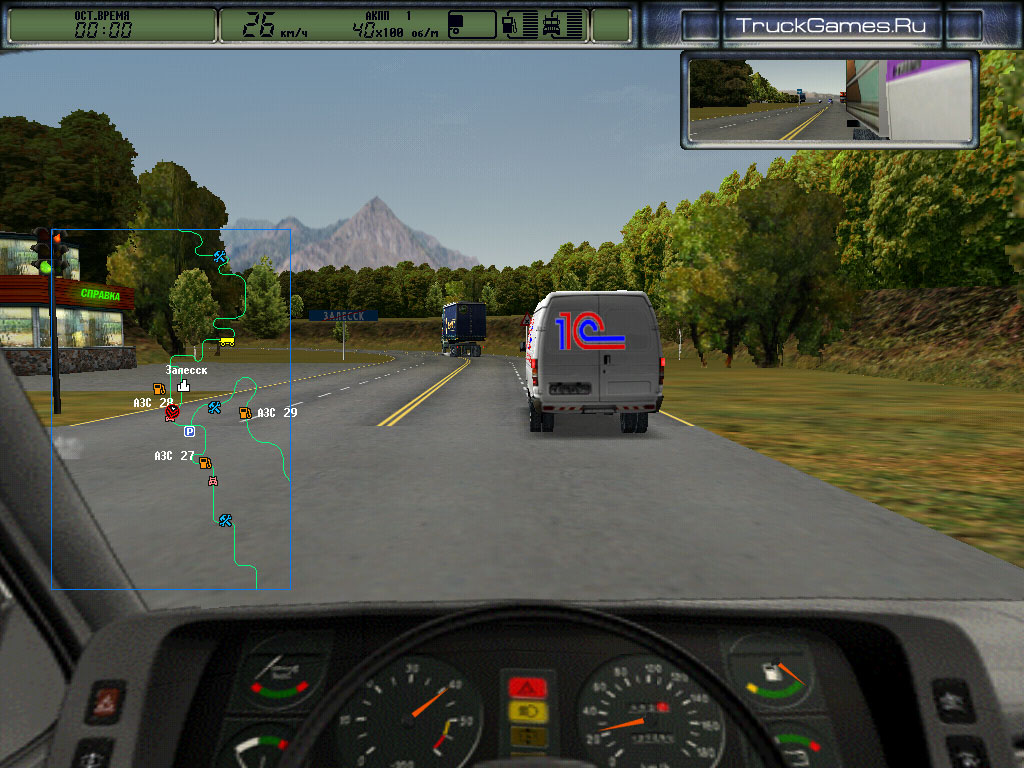Image resolution: width=1024 pixels, height=768 pixels.
Task: Click the fuel pump indicator in the top panel
Action: (507, 25)
